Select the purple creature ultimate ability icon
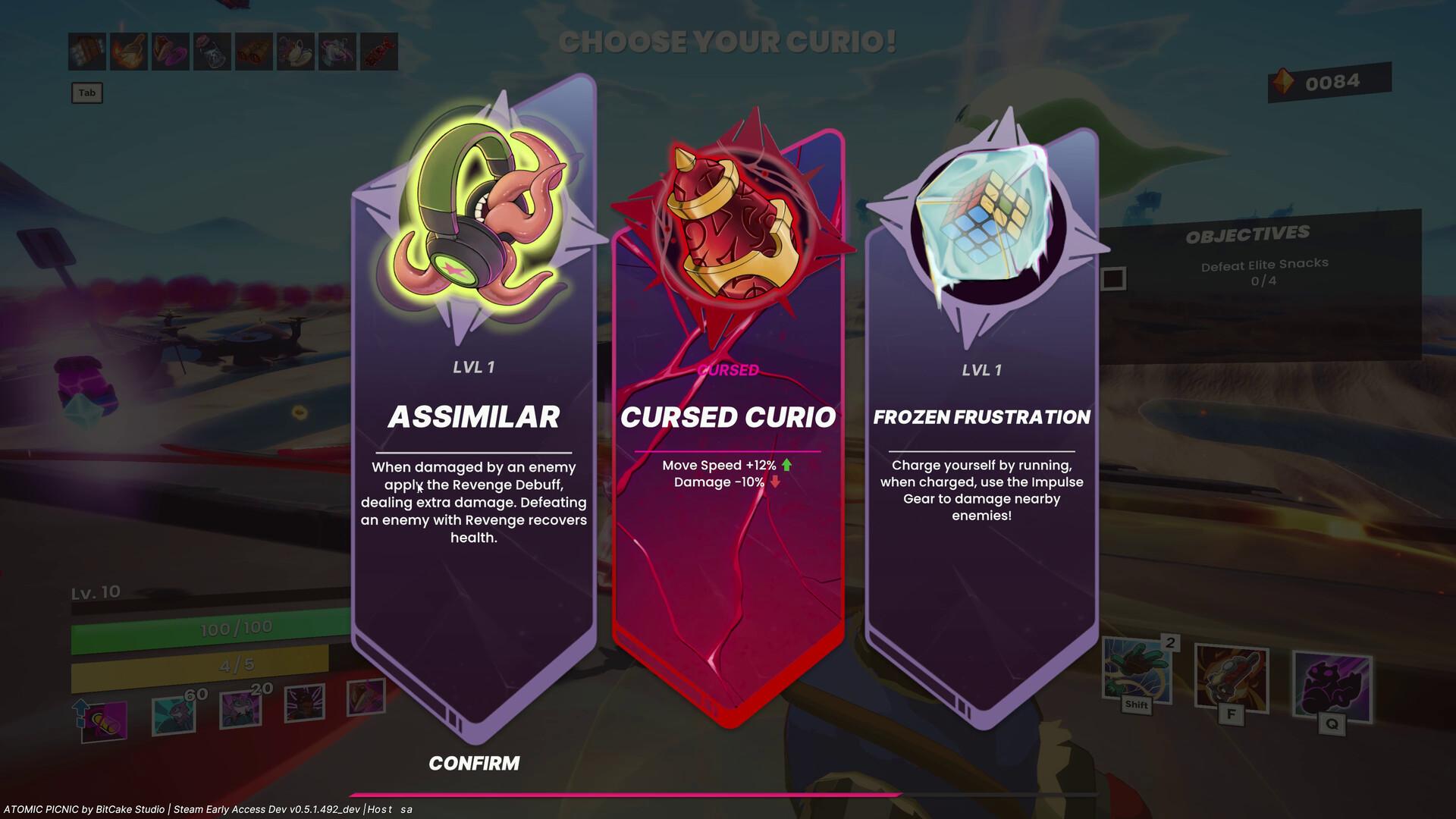The height and width of the screenshot is (819, 1456). pos(1331,685)
